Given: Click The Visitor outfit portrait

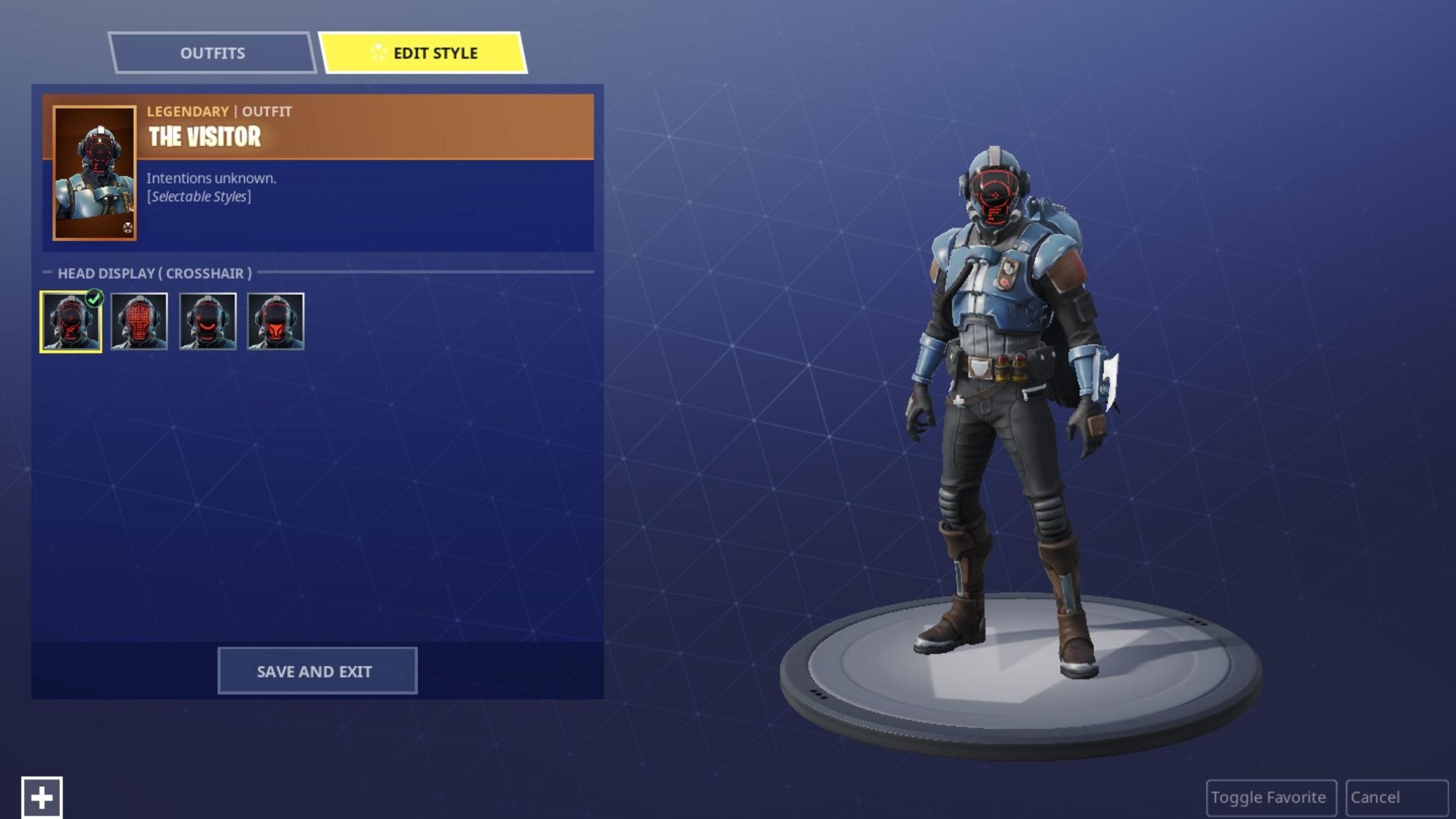Looking at the screenshot, I should point(95,173).
